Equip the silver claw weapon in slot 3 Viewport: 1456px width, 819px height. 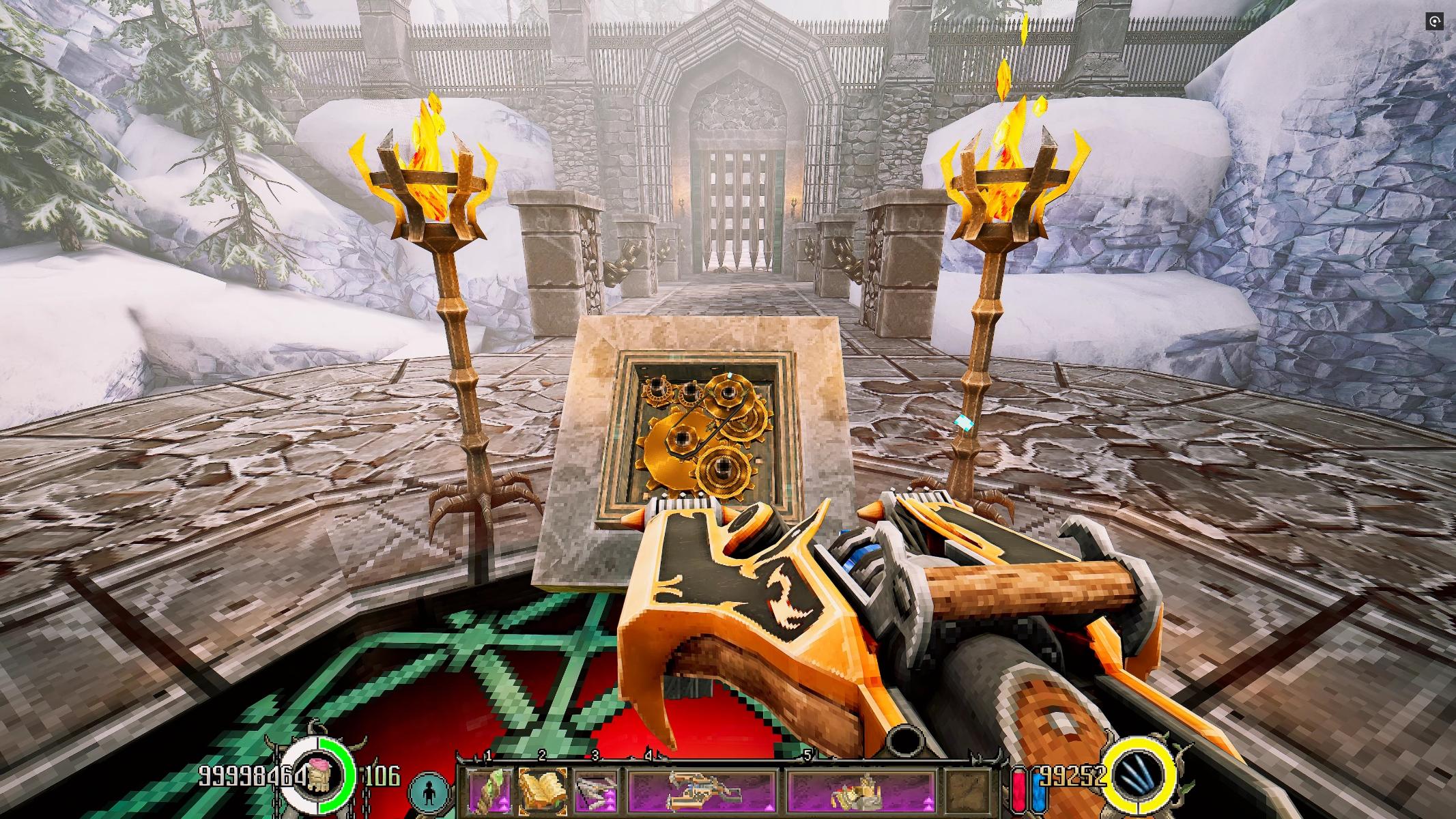coord(596,776)
